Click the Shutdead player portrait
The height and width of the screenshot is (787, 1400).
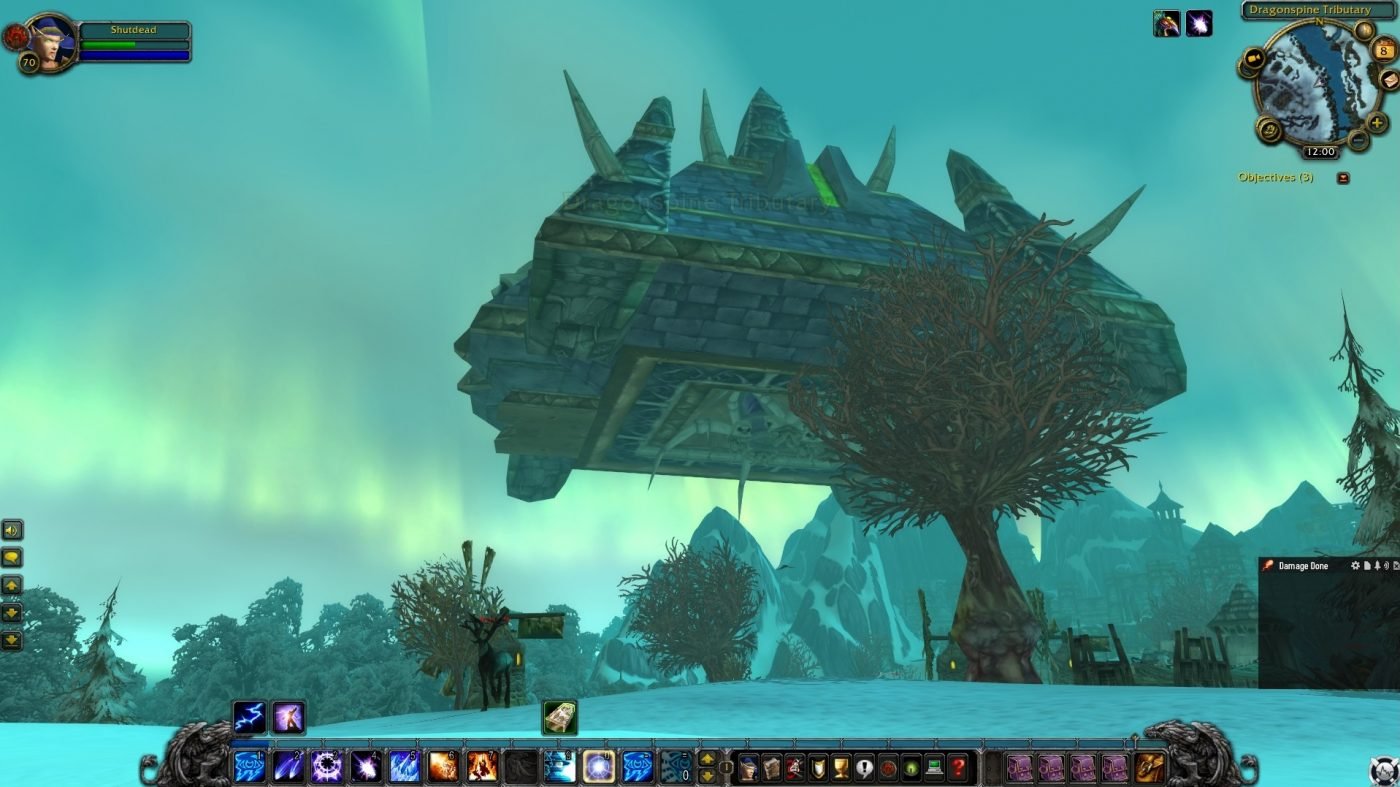tap(50, 40)
